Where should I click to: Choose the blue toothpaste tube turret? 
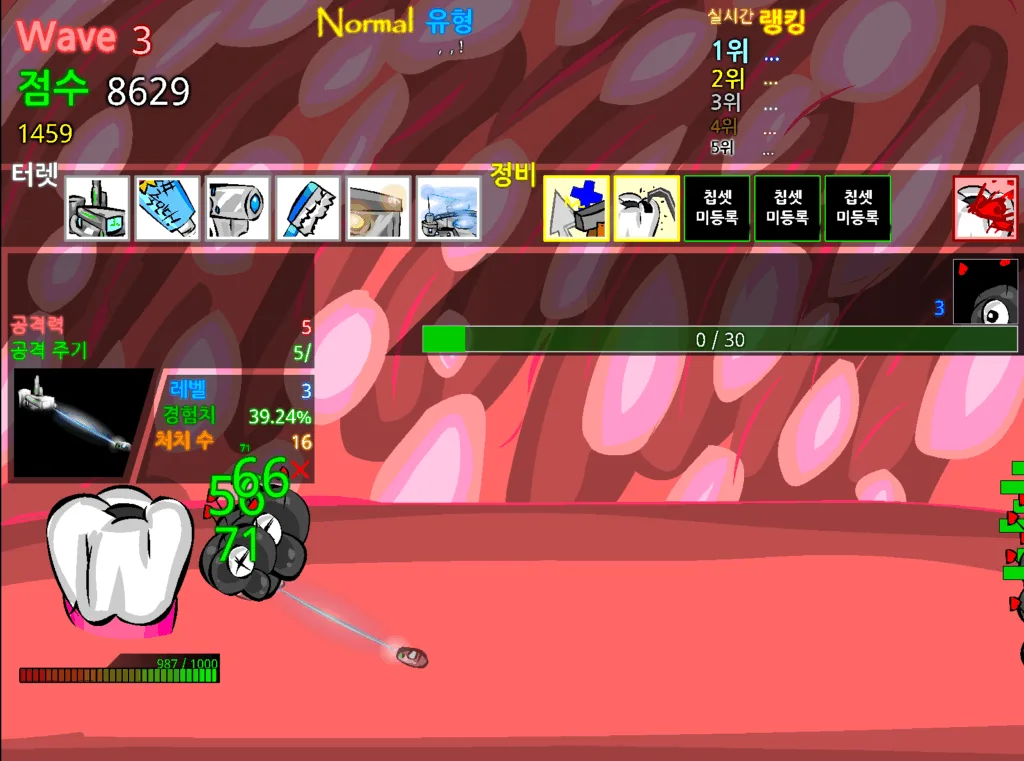(x=167, y=208)
